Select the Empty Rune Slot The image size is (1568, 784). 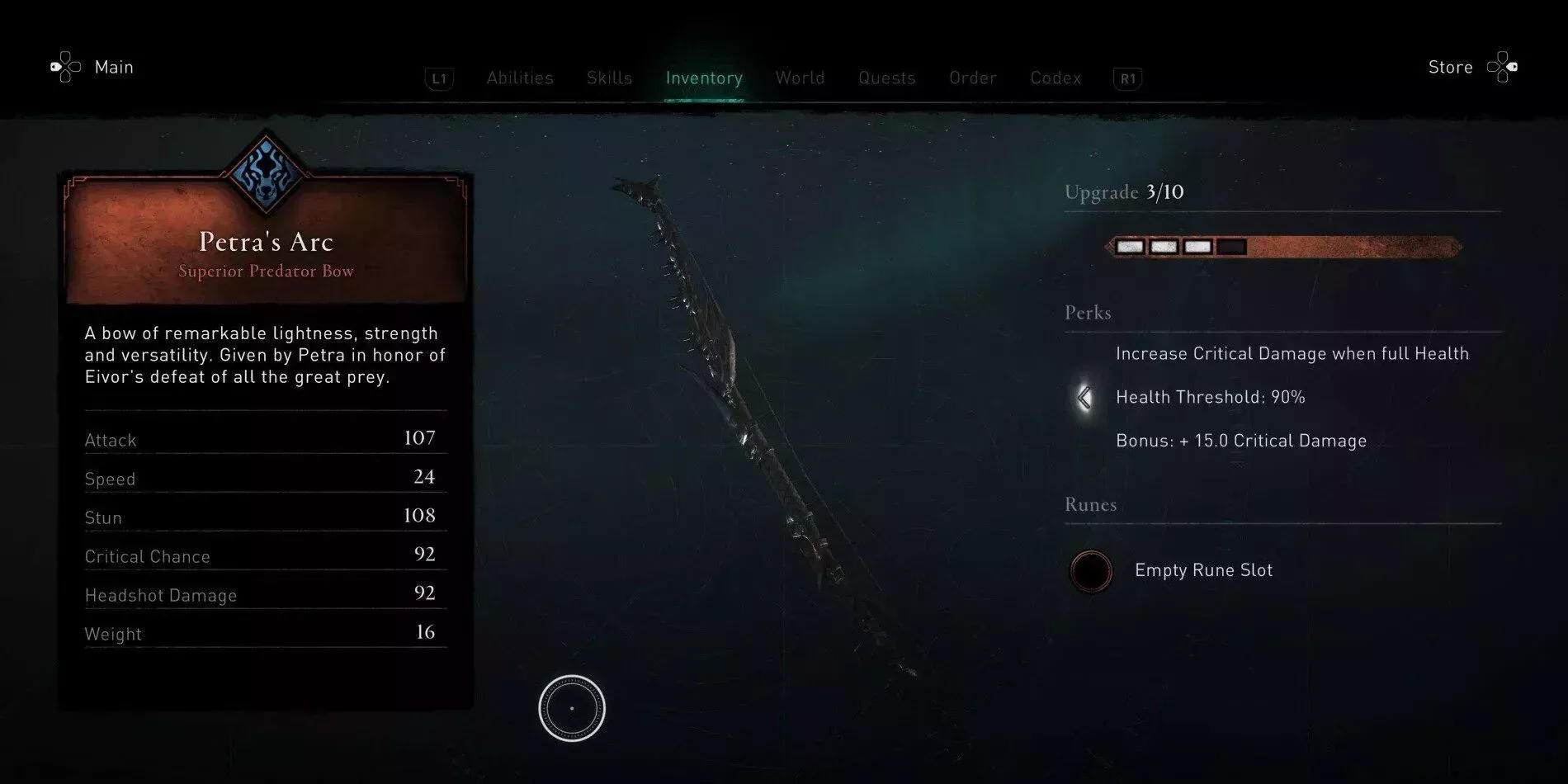point(1091,571)
